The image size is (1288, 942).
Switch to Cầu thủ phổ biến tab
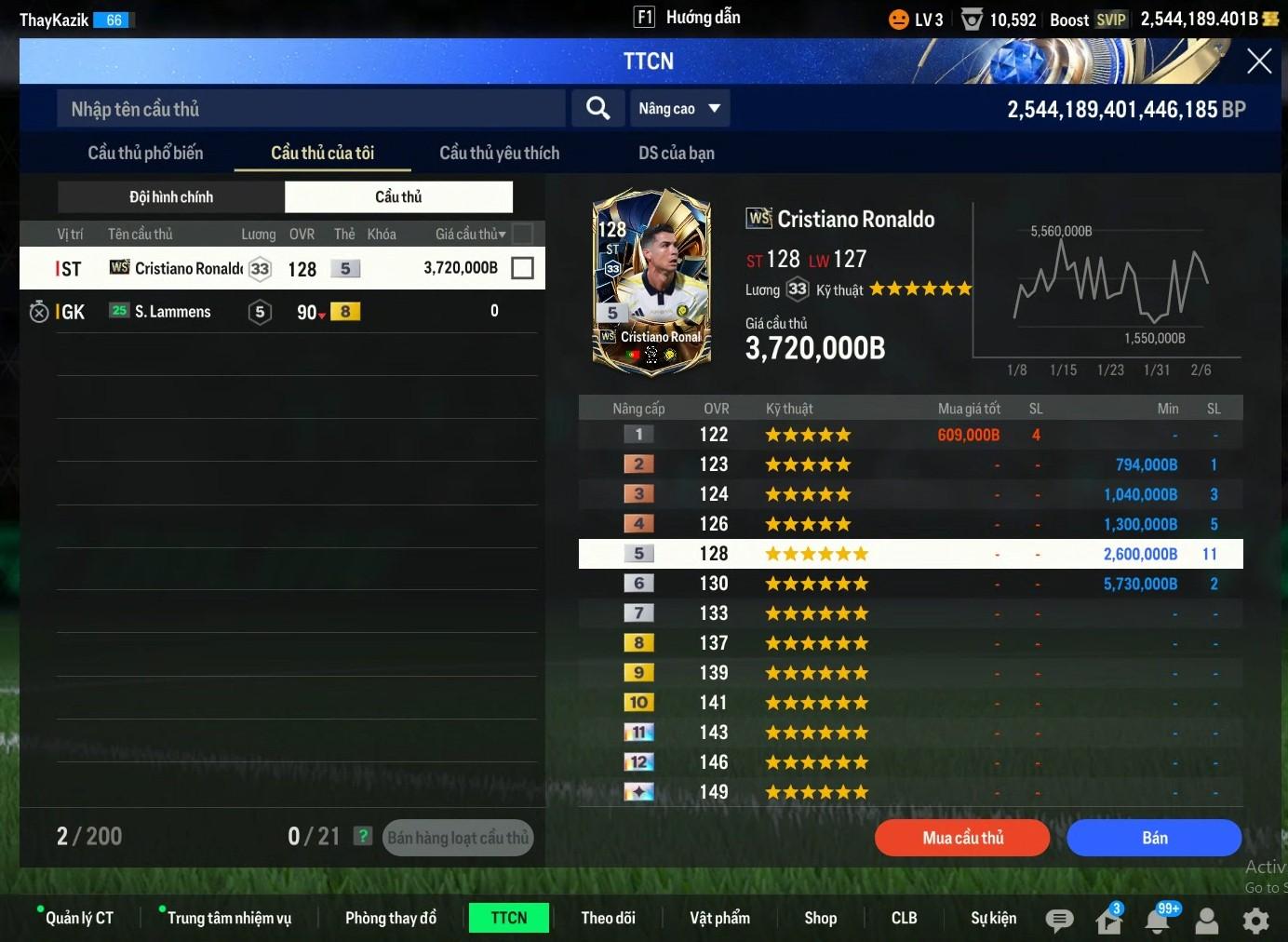click(145, 153)
